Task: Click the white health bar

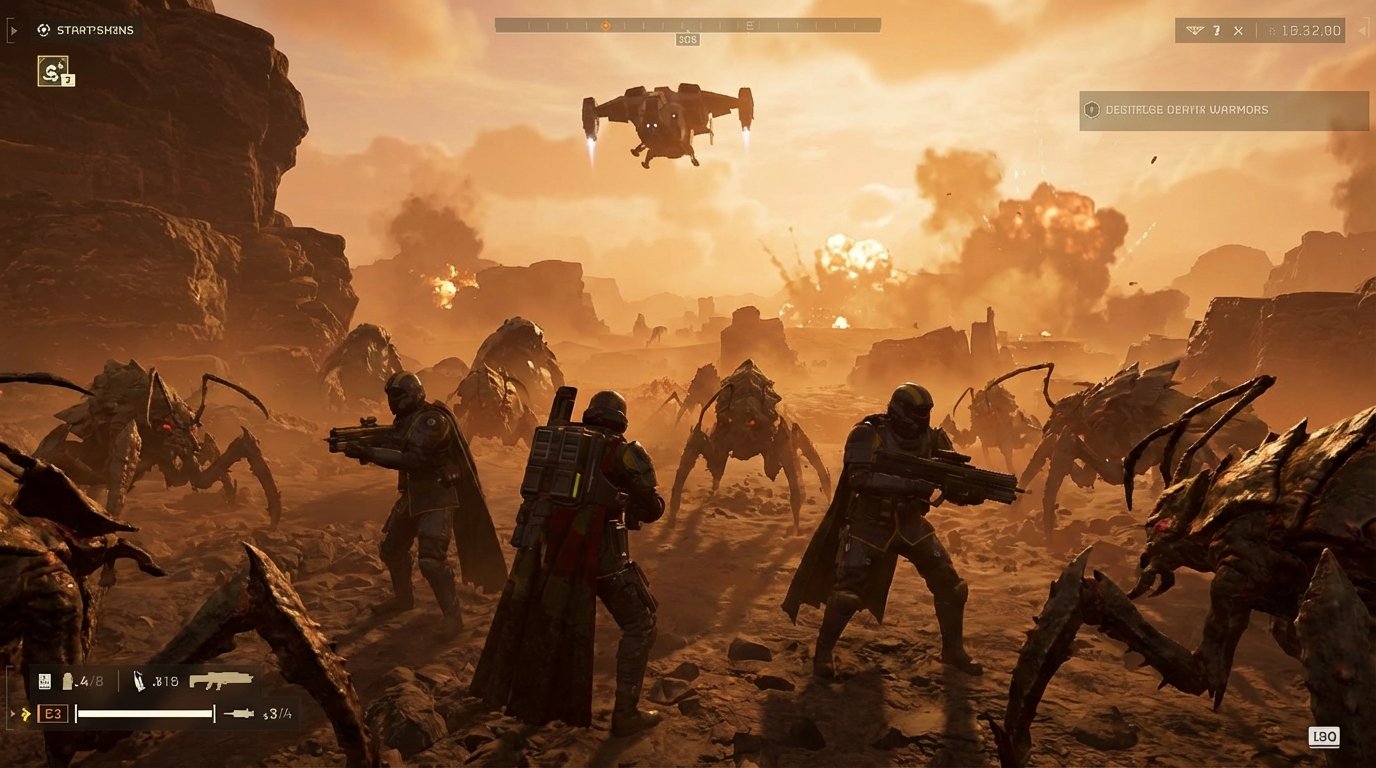Action: [144, 714]
